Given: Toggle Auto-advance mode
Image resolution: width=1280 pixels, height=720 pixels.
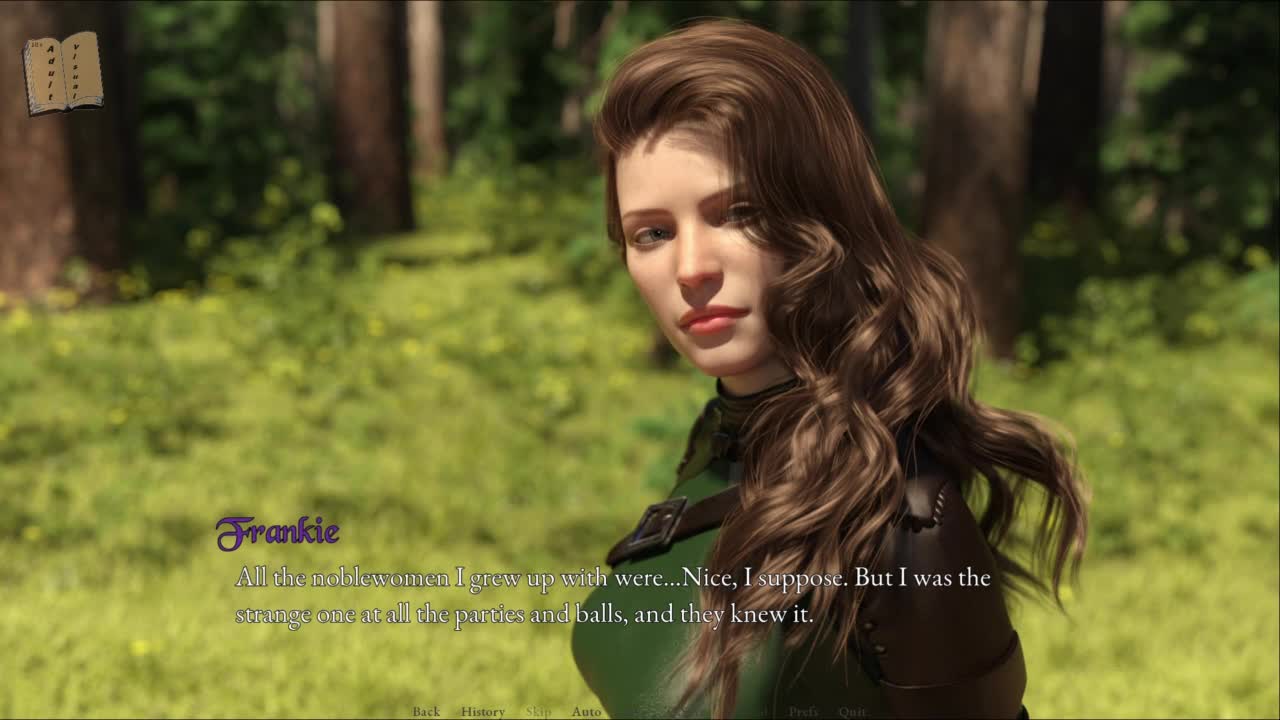Looking at the screenshot, I should click(x=586, y=712).
